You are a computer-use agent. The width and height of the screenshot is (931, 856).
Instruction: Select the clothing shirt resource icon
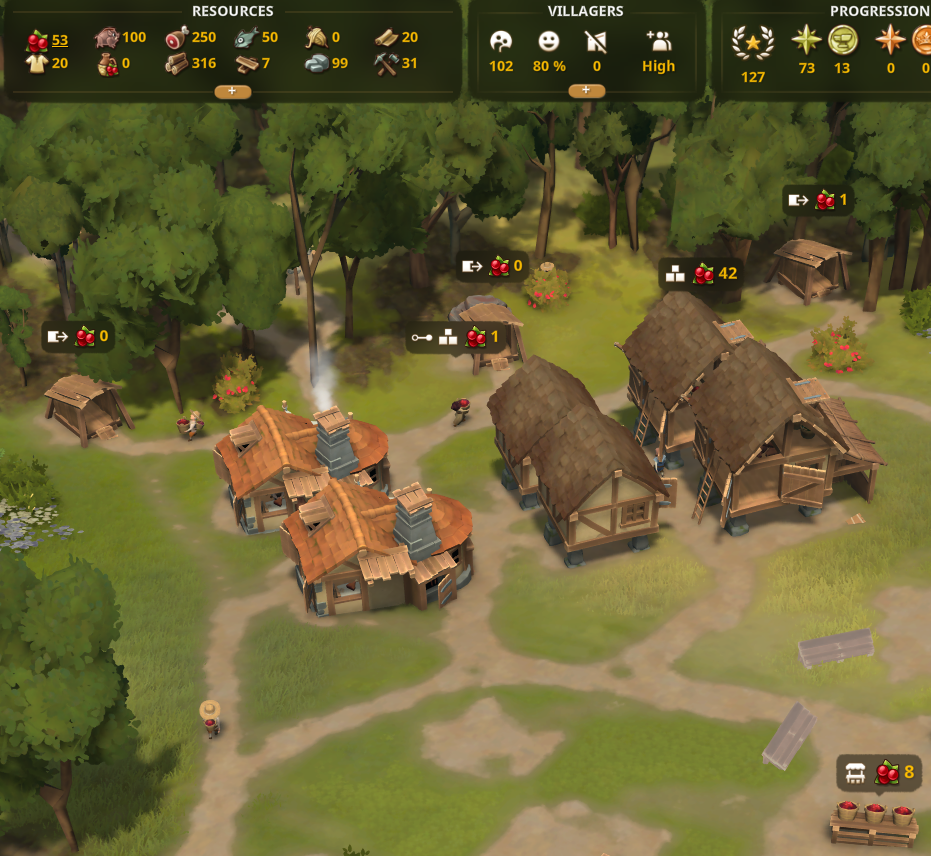click(x=36, y=64)
